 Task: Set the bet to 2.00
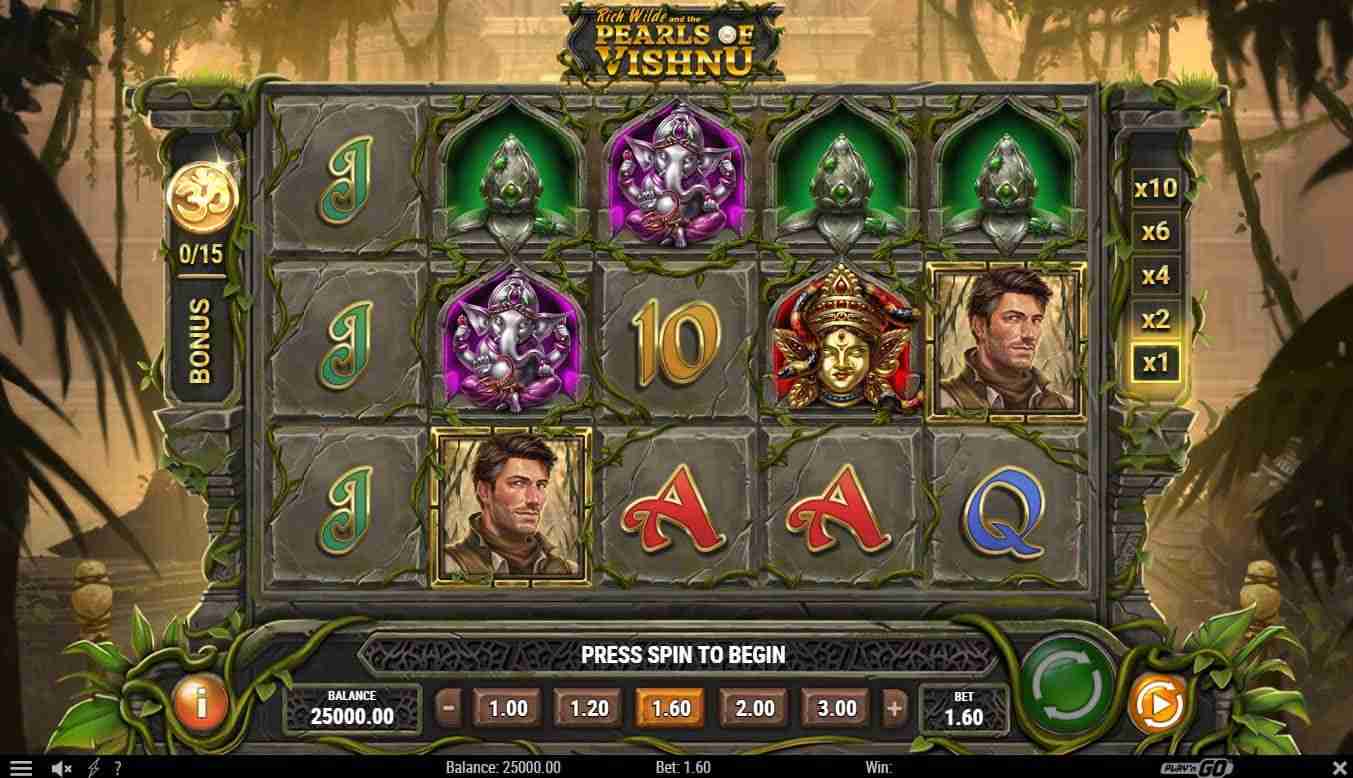754,709
